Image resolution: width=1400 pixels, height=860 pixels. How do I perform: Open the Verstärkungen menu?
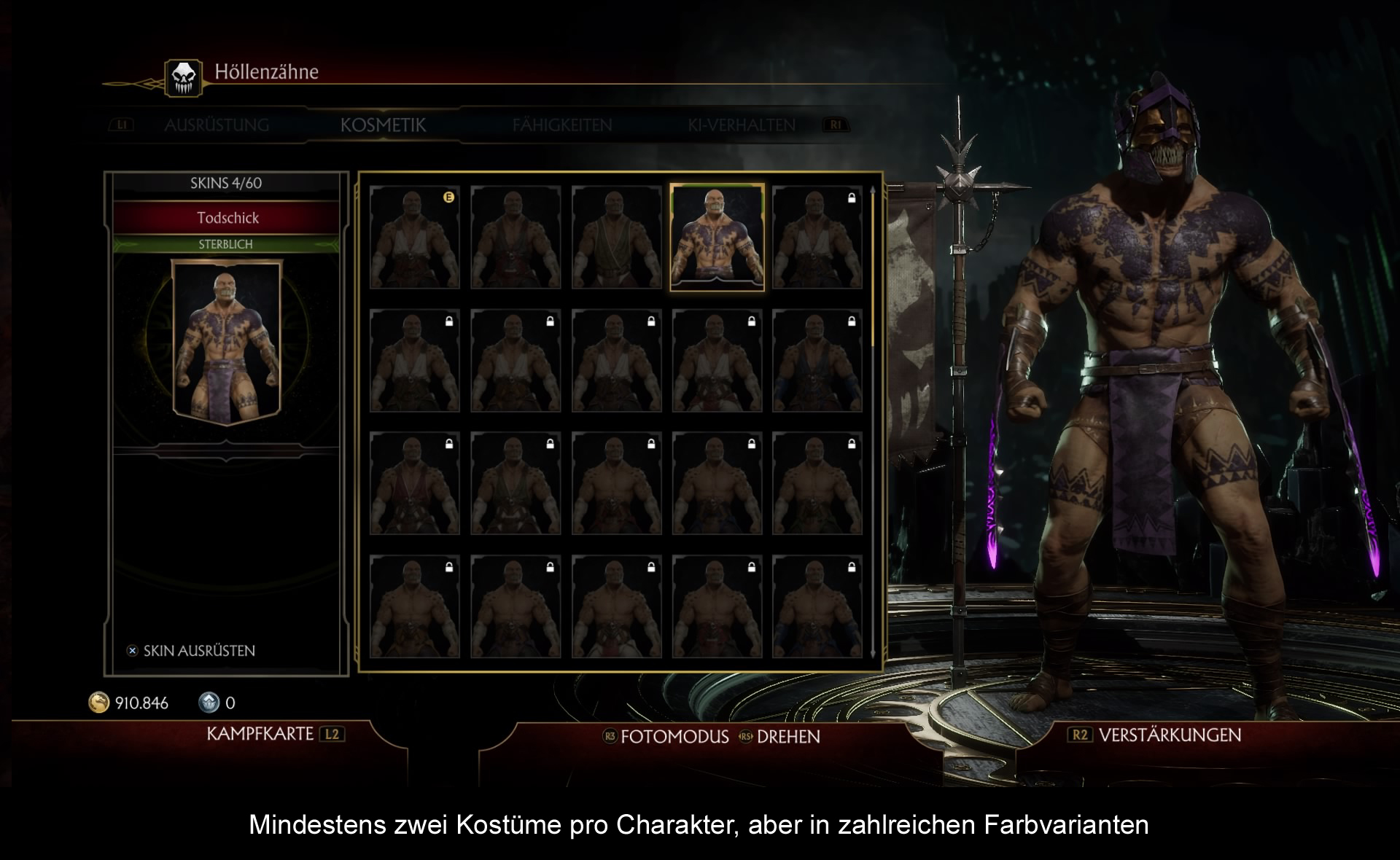pos(1169,735)
